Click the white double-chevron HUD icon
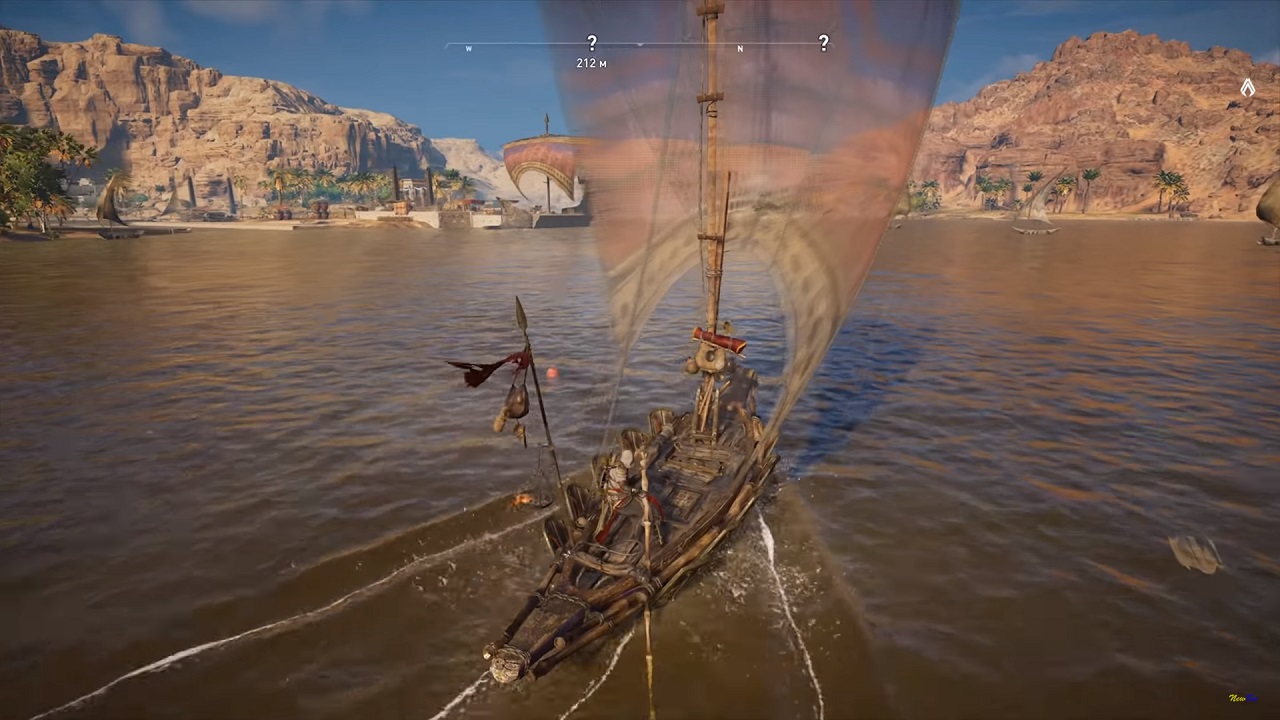 1247,88
